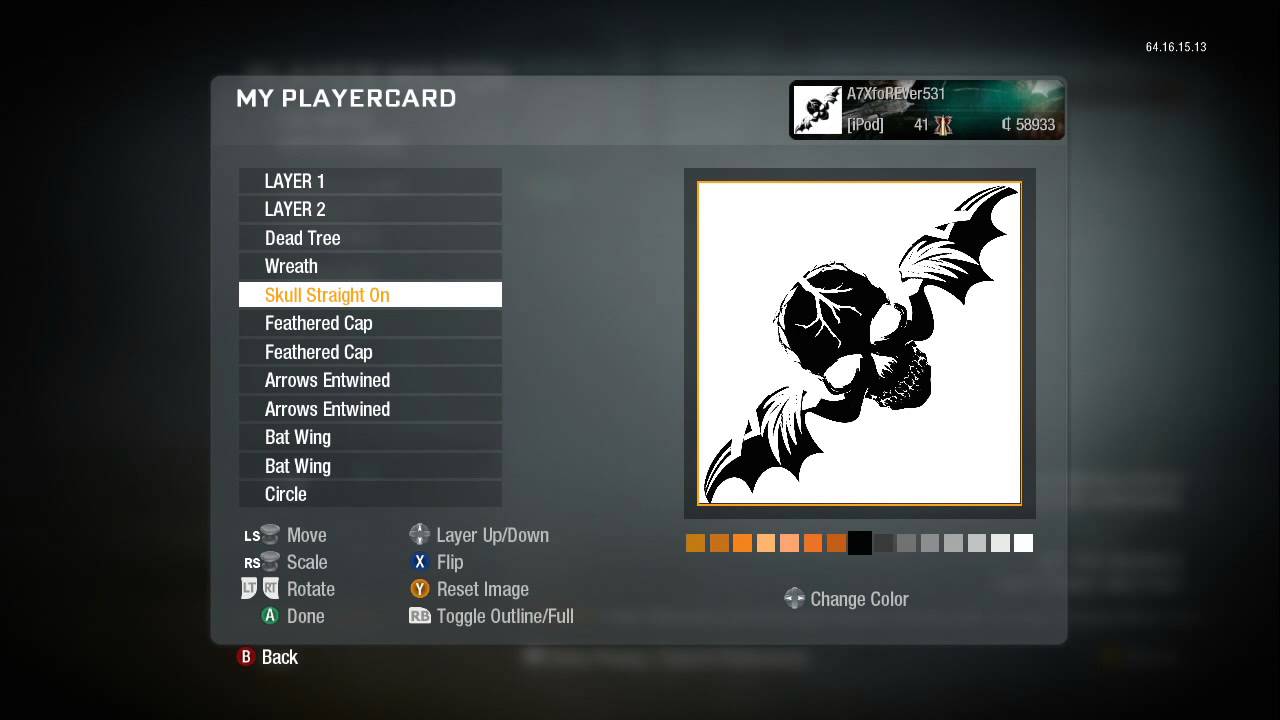Image resolution: width=1280 pixels, height=720 pixels.
Task: Select the black color swatch
Action: (859, 542)
